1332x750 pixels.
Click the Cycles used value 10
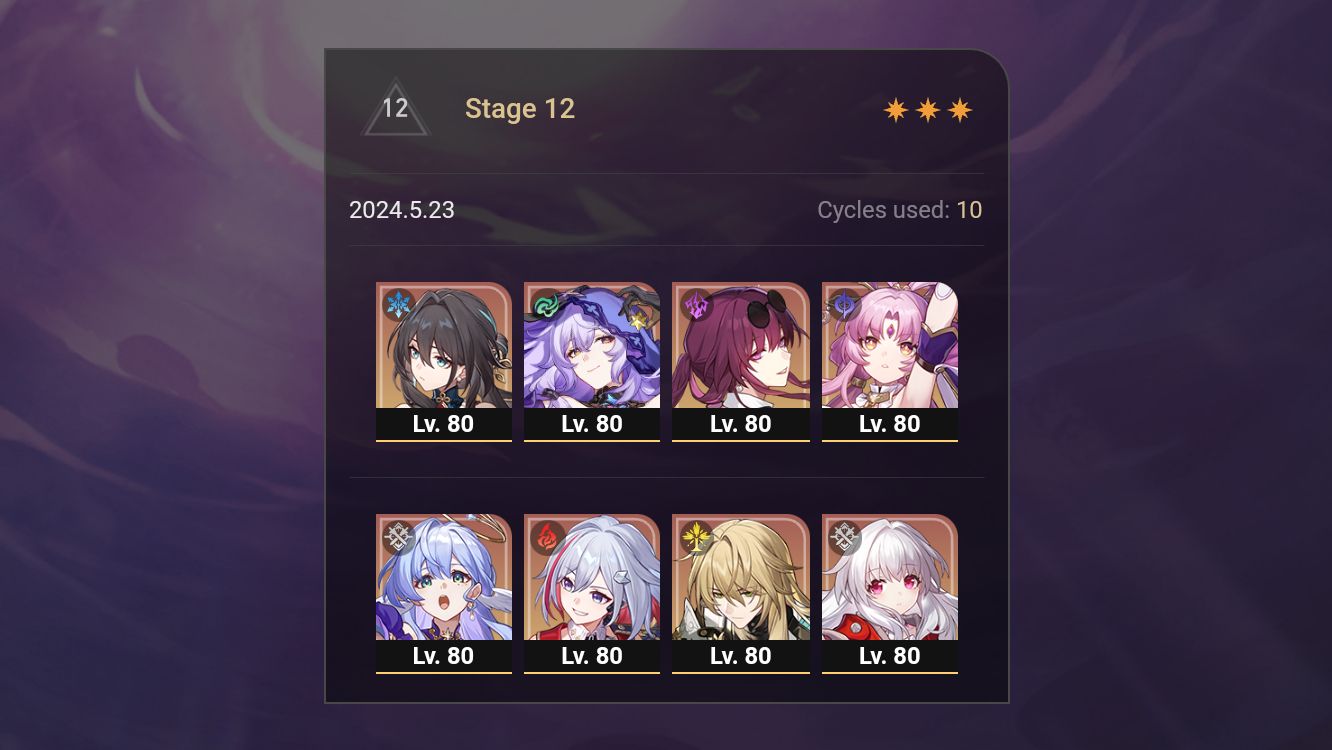tap(970, 210)
